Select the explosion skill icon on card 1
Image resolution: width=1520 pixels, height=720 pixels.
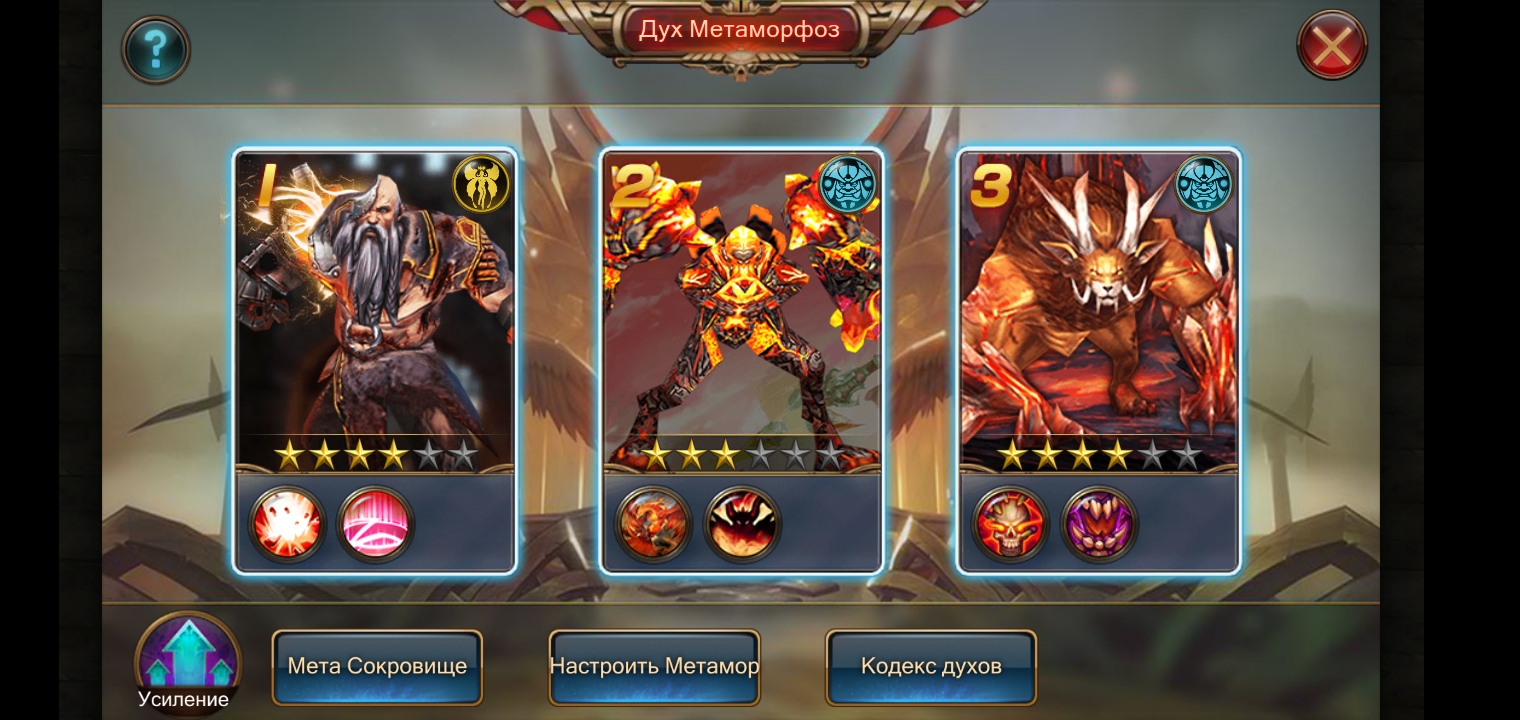pyautogui.click(x=285, y=522)
